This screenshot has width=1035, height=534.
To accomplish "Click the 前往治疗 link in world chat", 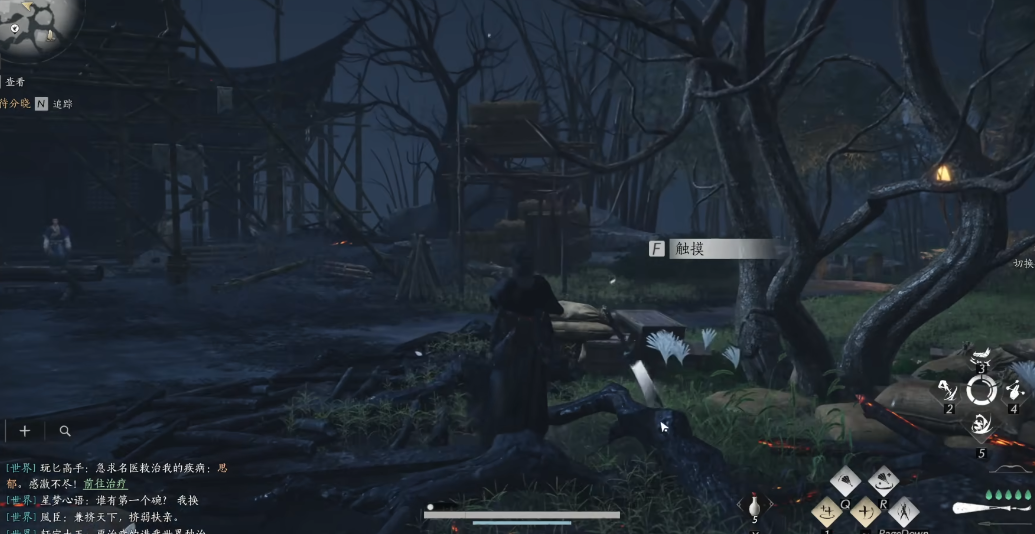I will (x=105, y=483).
